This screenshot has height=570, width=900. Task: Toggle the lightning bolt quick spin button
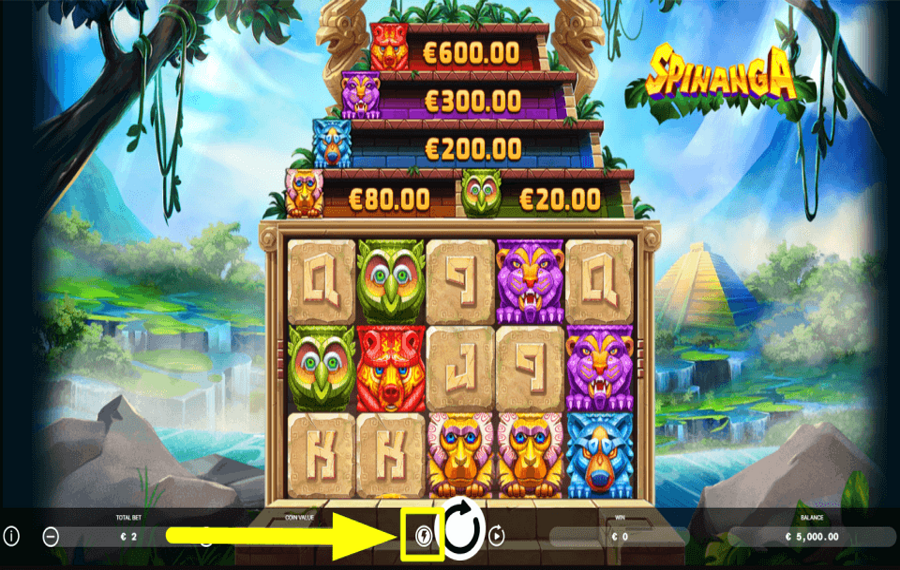pyautogui.click(x=423, y=536)
